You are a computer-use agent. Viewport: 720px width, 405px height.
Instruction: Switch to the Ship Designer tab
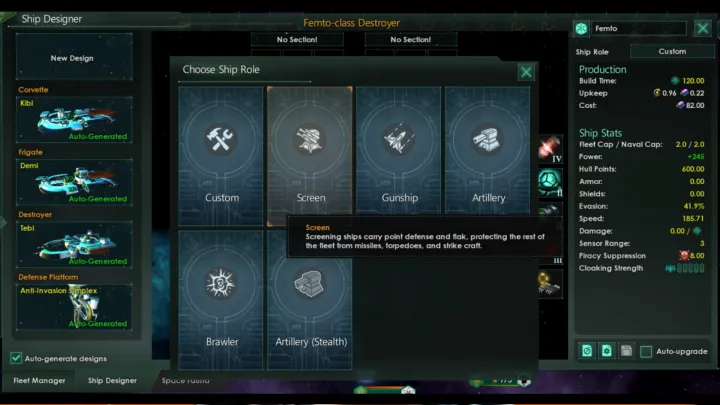113,380
